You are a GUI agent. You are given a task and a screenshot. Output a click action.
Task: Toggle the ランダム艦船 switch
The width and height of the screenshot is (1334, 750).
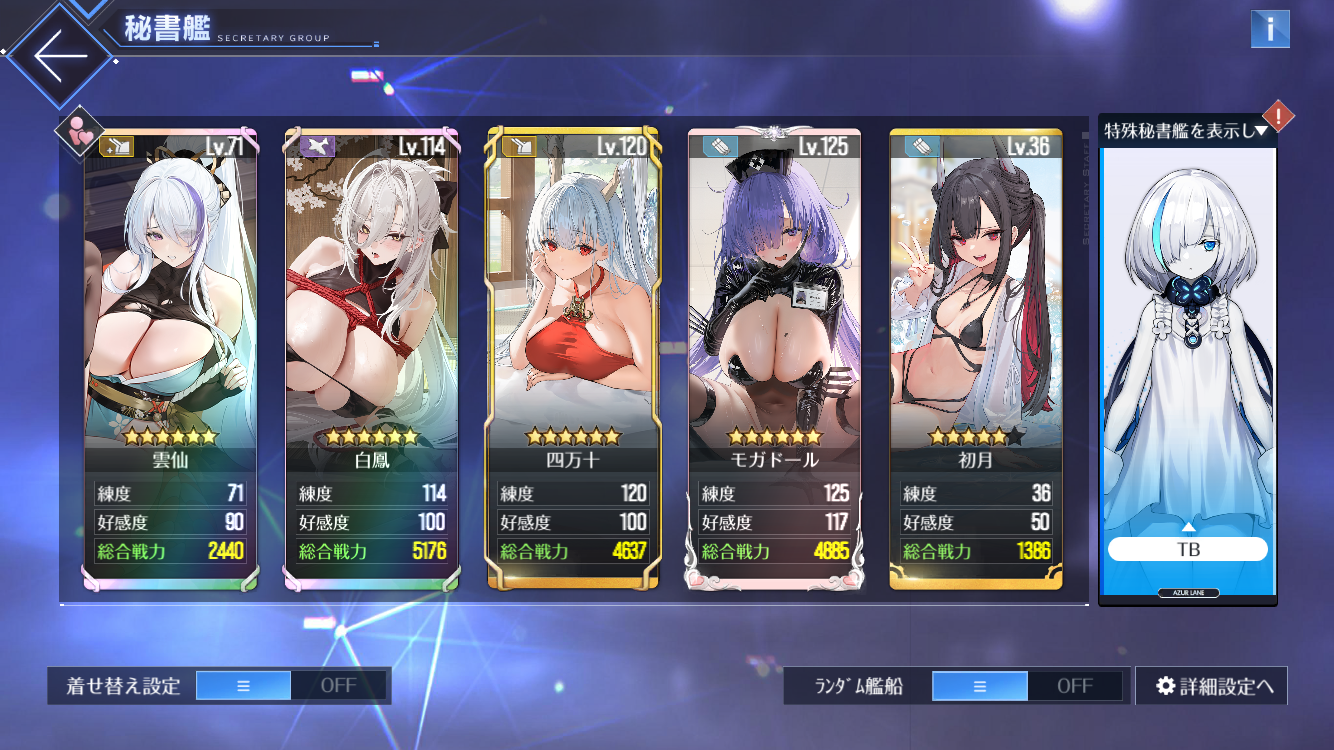pyautogui.click(x=1028, y=686)
